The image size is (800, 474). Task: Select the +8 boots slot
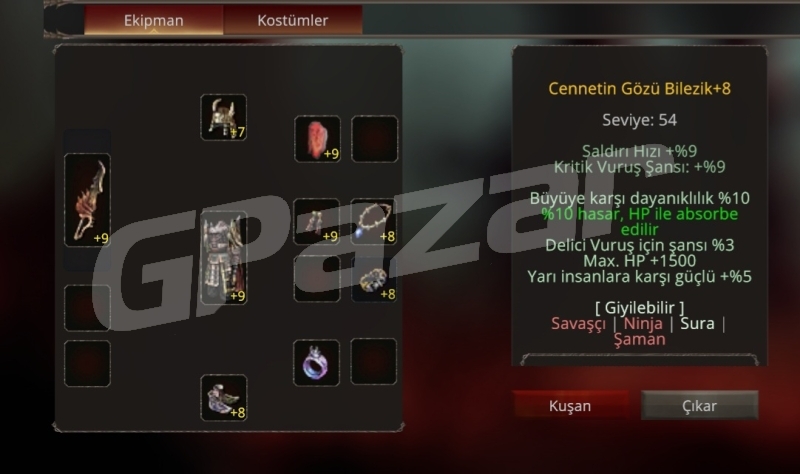point(223,397)
